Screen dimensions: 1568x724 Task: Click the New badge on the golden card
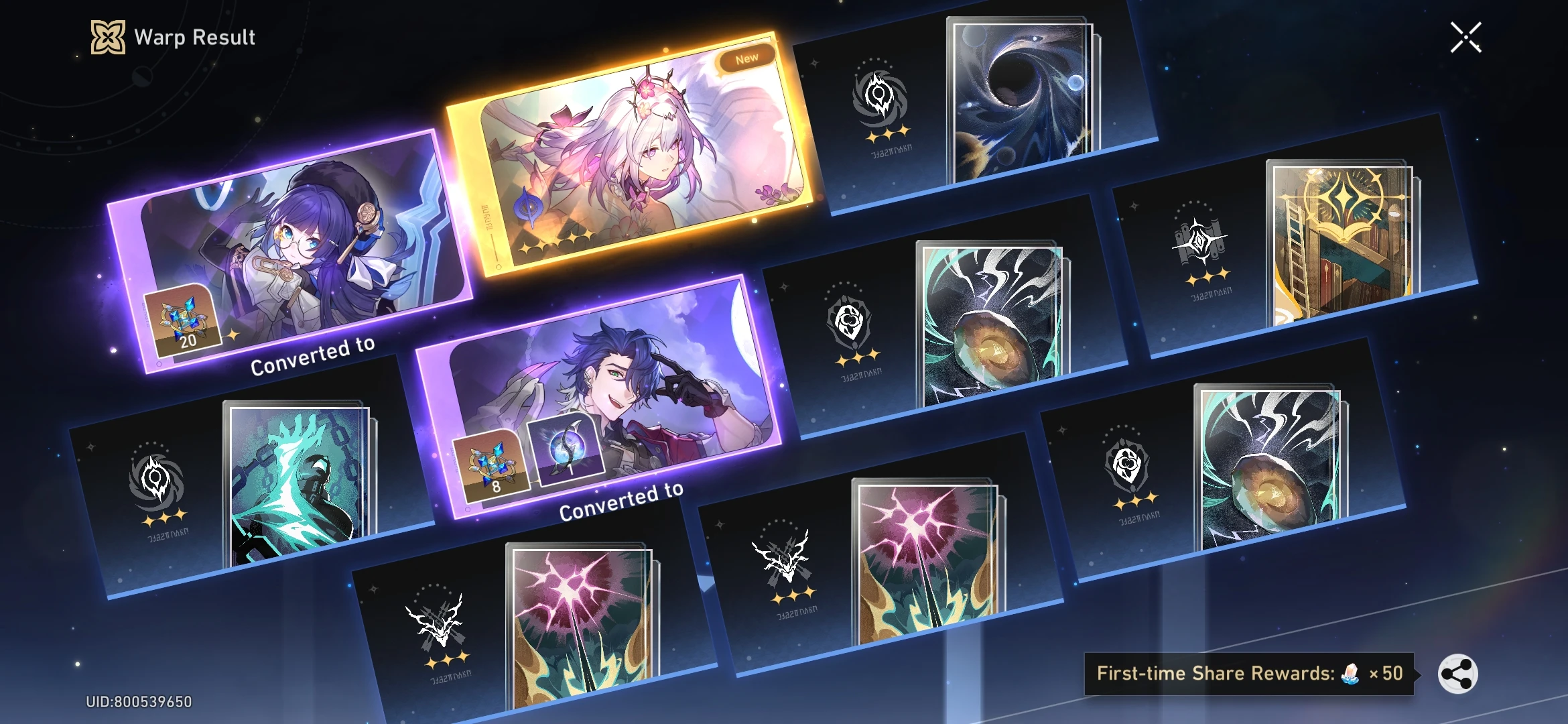(x=745, y=56)
